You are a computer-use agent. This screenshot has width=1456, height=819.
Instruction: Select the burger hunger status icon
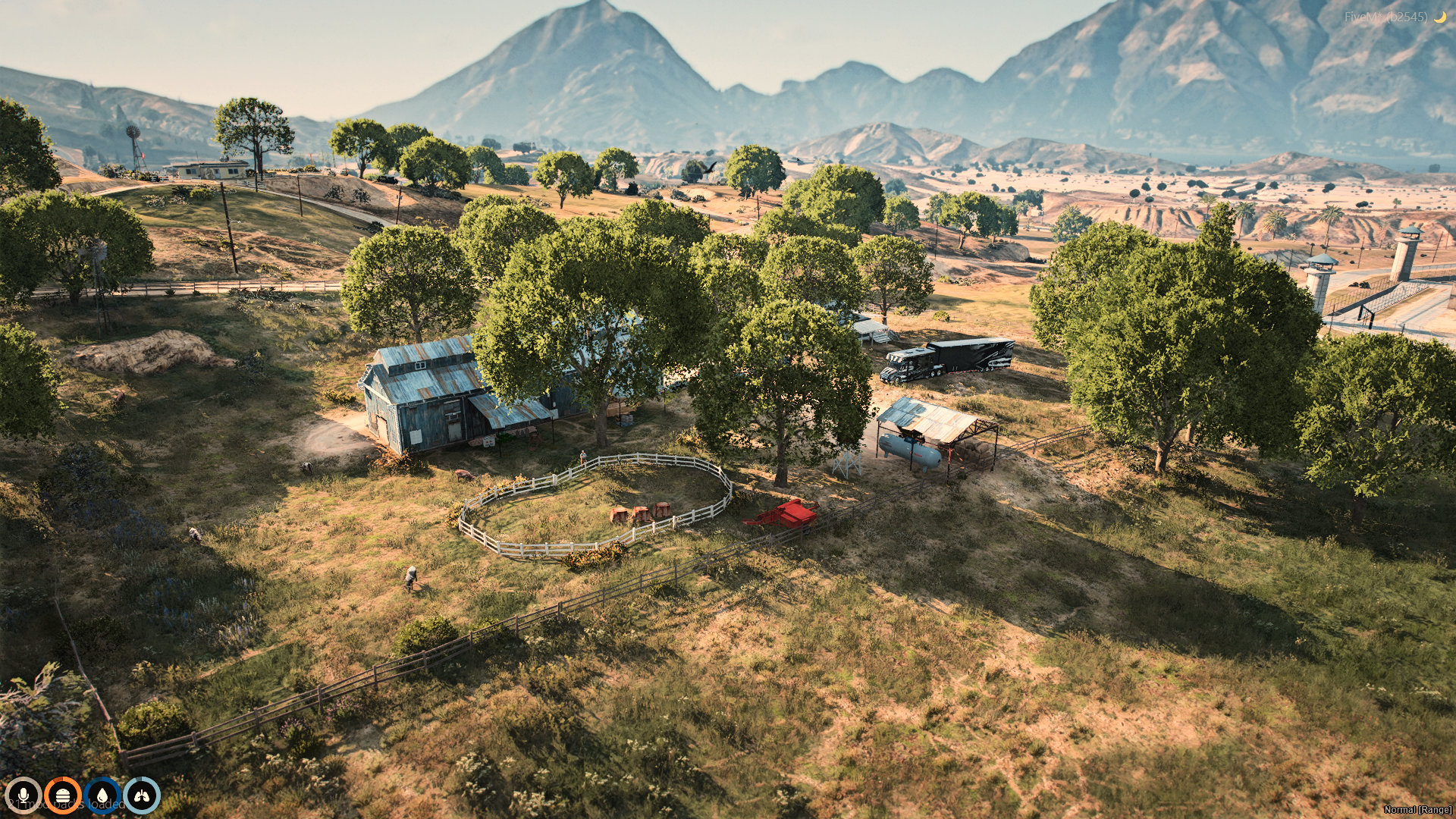click(62, 795)
